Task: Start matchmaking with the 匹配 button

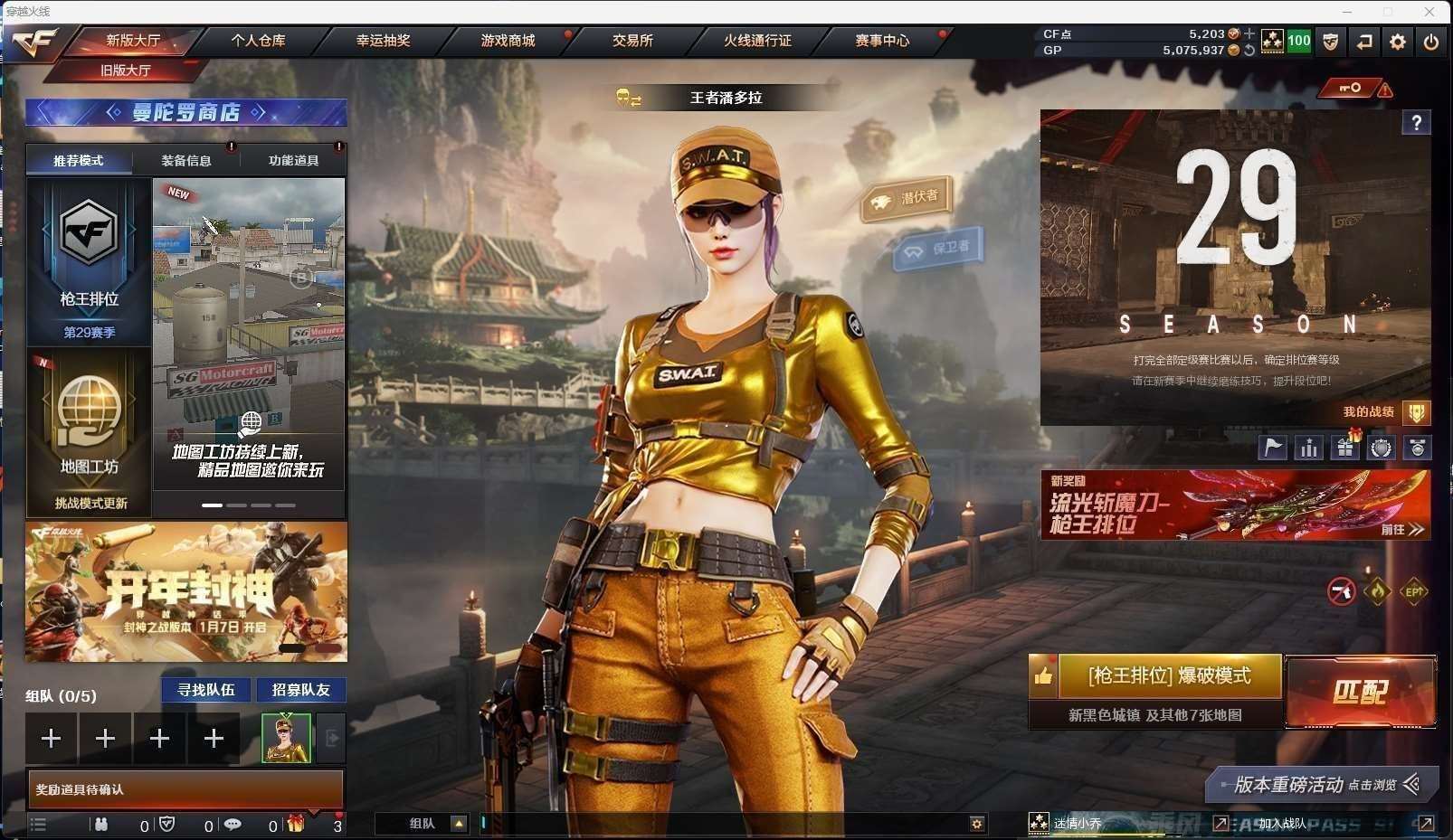Action: click(1360, 692)
